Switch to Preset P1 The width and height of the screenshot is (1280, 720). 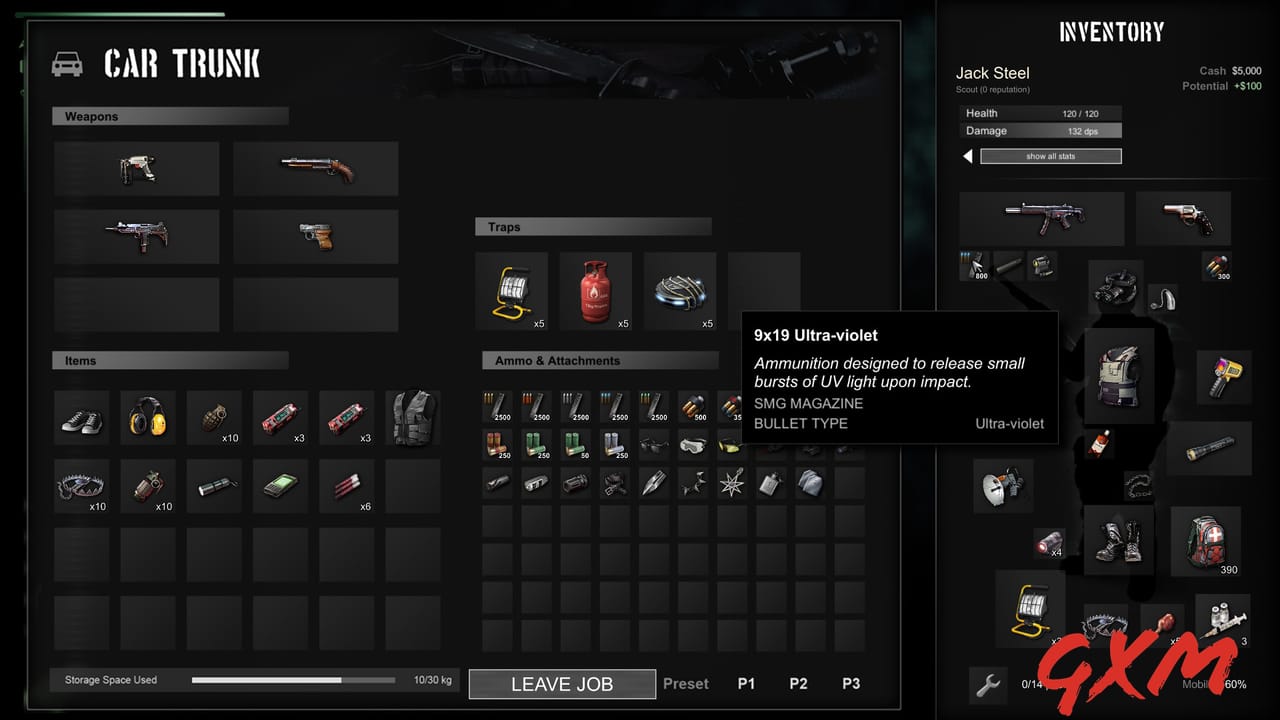746,684
